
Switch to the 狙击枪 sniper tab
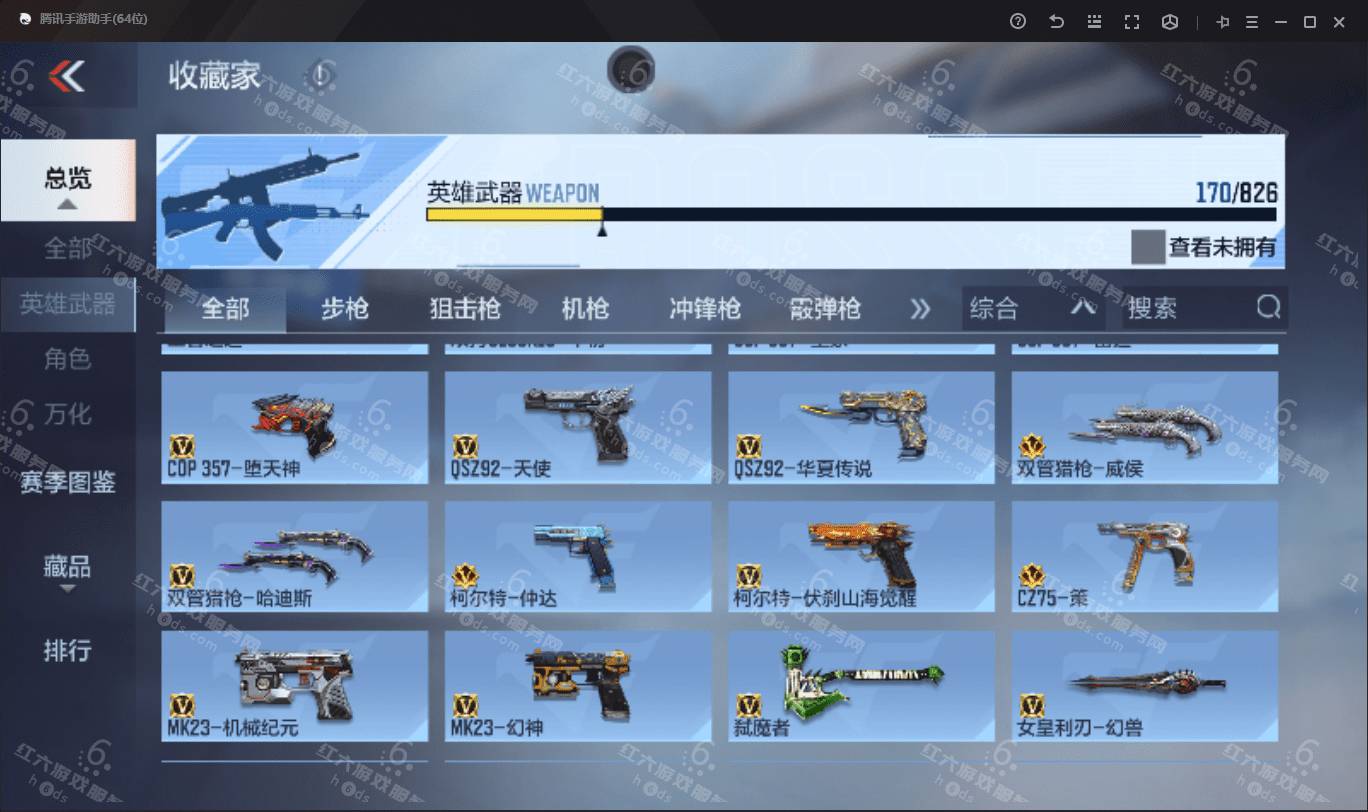pos(465,309)
